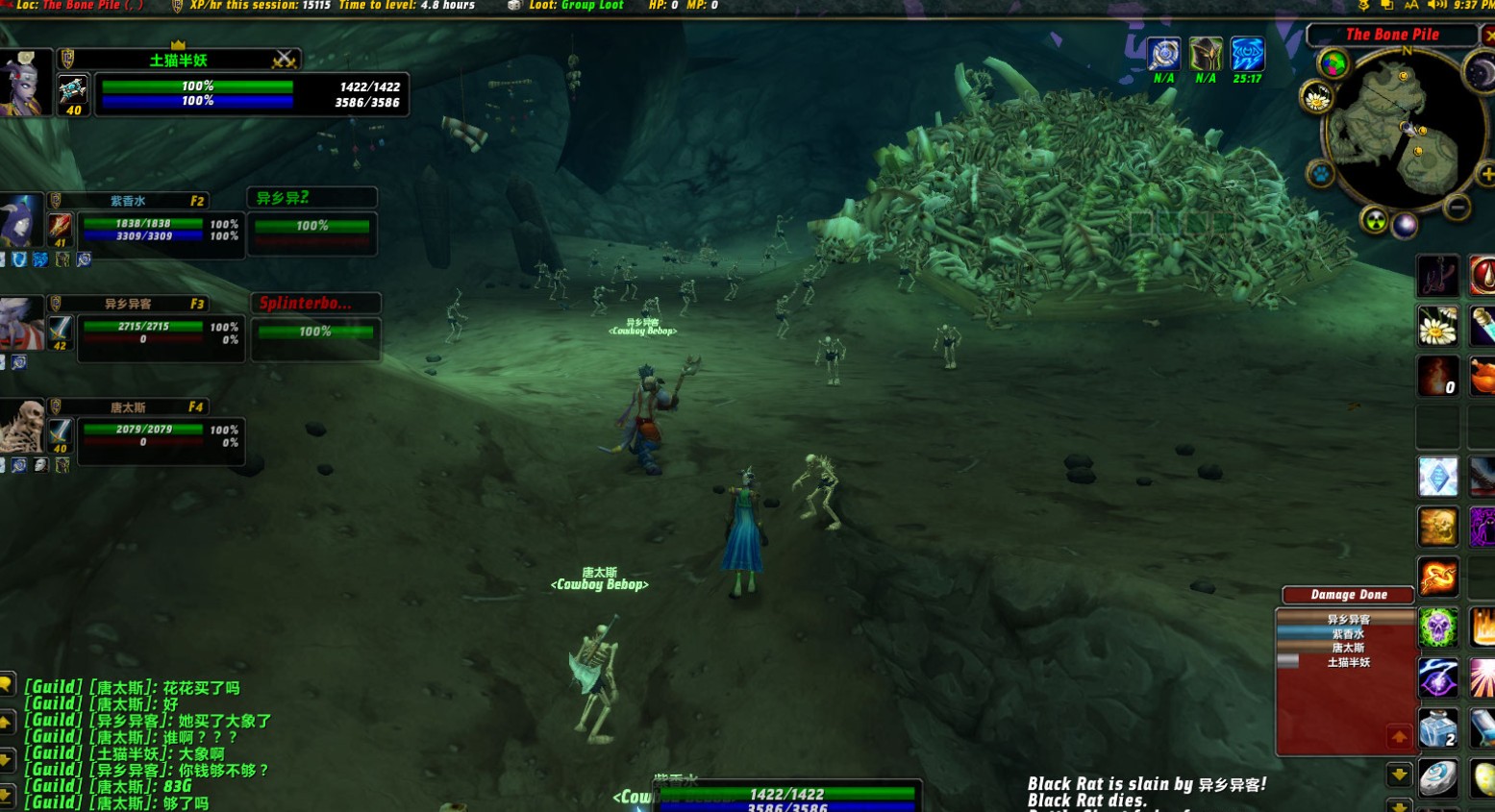Zoom out the minimap with minus button
The width and height of the screenshot is (1495, 812).
pyautogui.click(x=1458, y=208)
